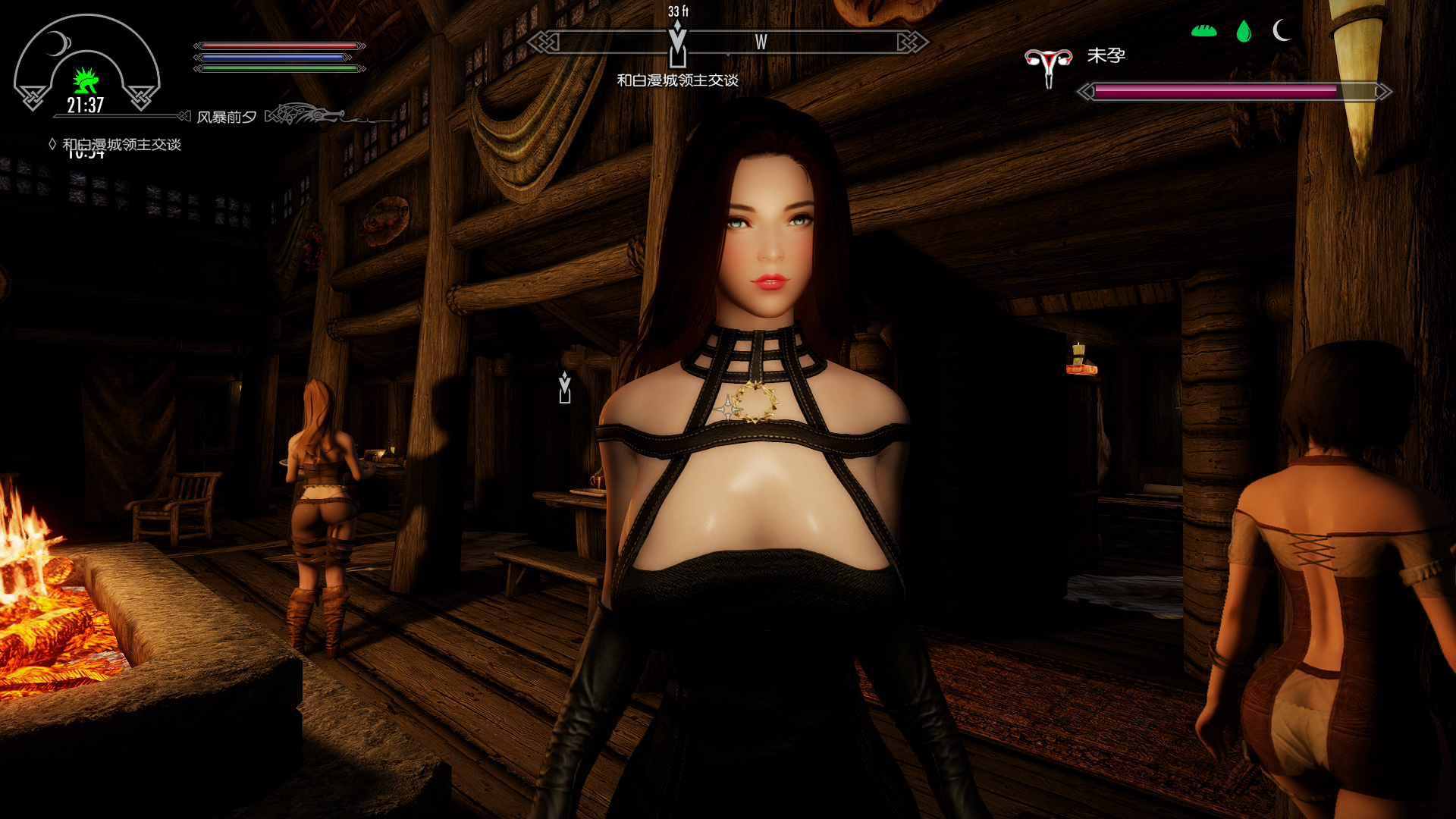Select the green water drop thirst icon
Image resolution: width=1456 pixels, height=819 pixels.
coord(1243,31)
